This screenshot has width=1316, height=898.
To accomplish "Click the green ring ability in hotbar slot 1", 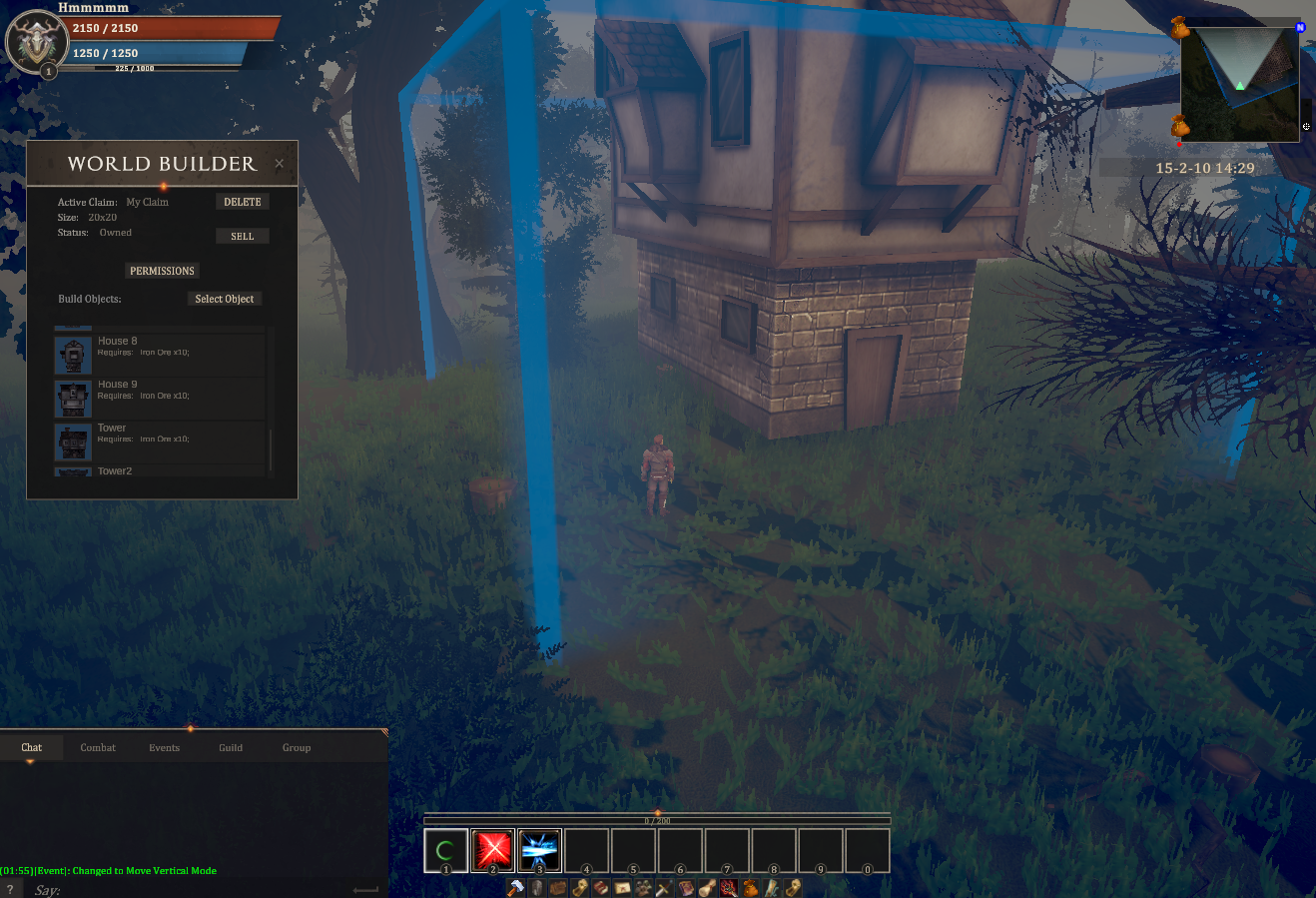I will (x=445, y=850).
